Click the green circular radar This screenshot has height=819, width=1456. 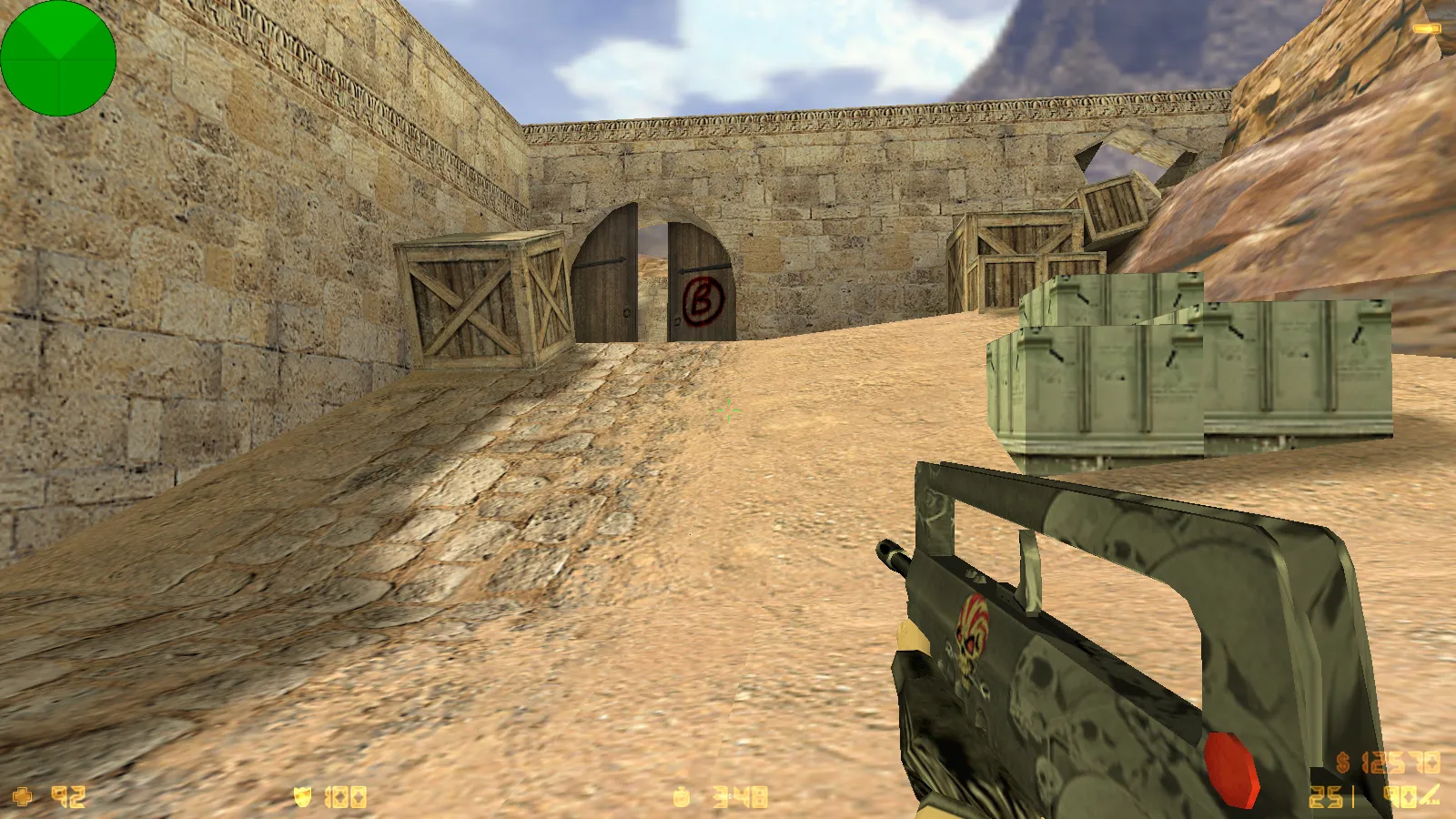(58, 58)
